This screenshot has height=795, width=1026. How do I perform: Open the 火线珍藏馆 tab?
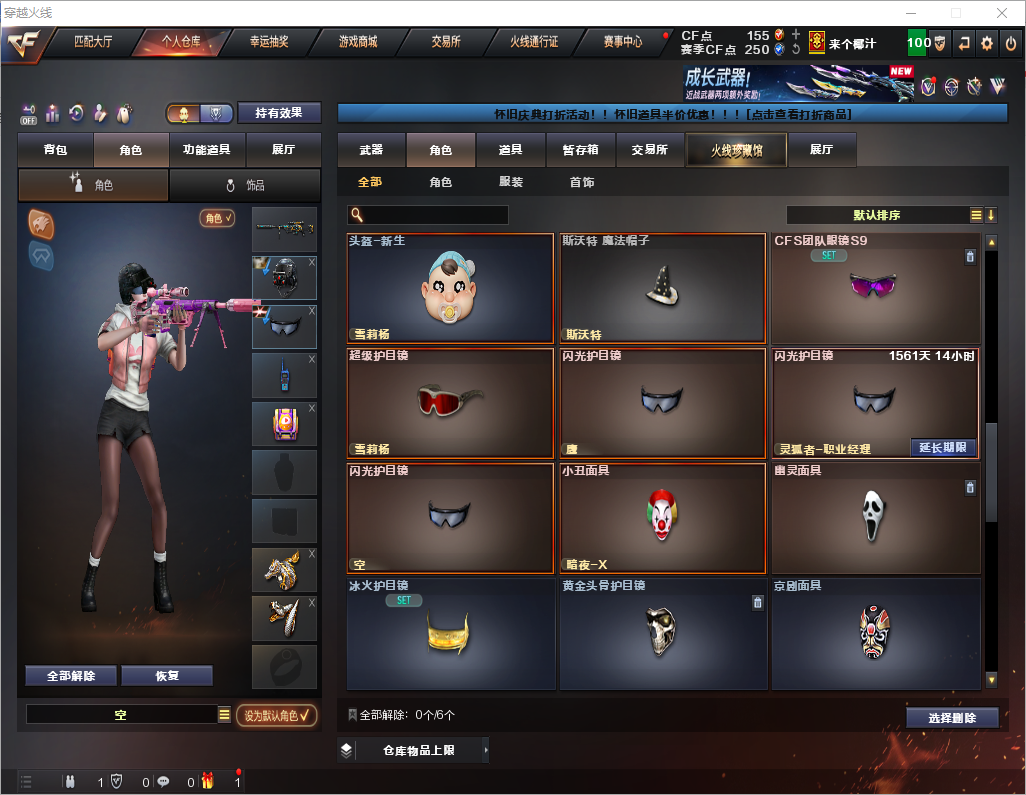point(736,150)
